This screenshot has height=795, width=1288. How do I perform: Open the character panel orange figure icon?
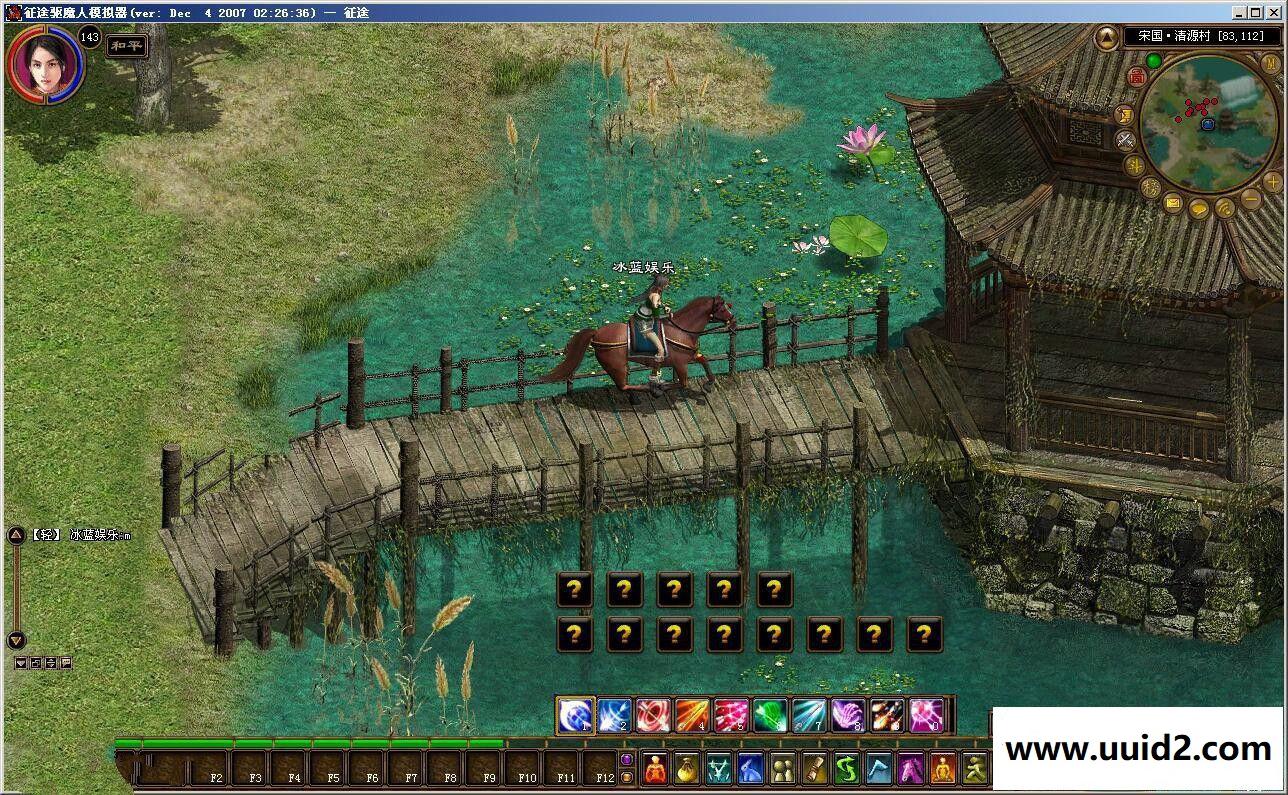[655, 769]
